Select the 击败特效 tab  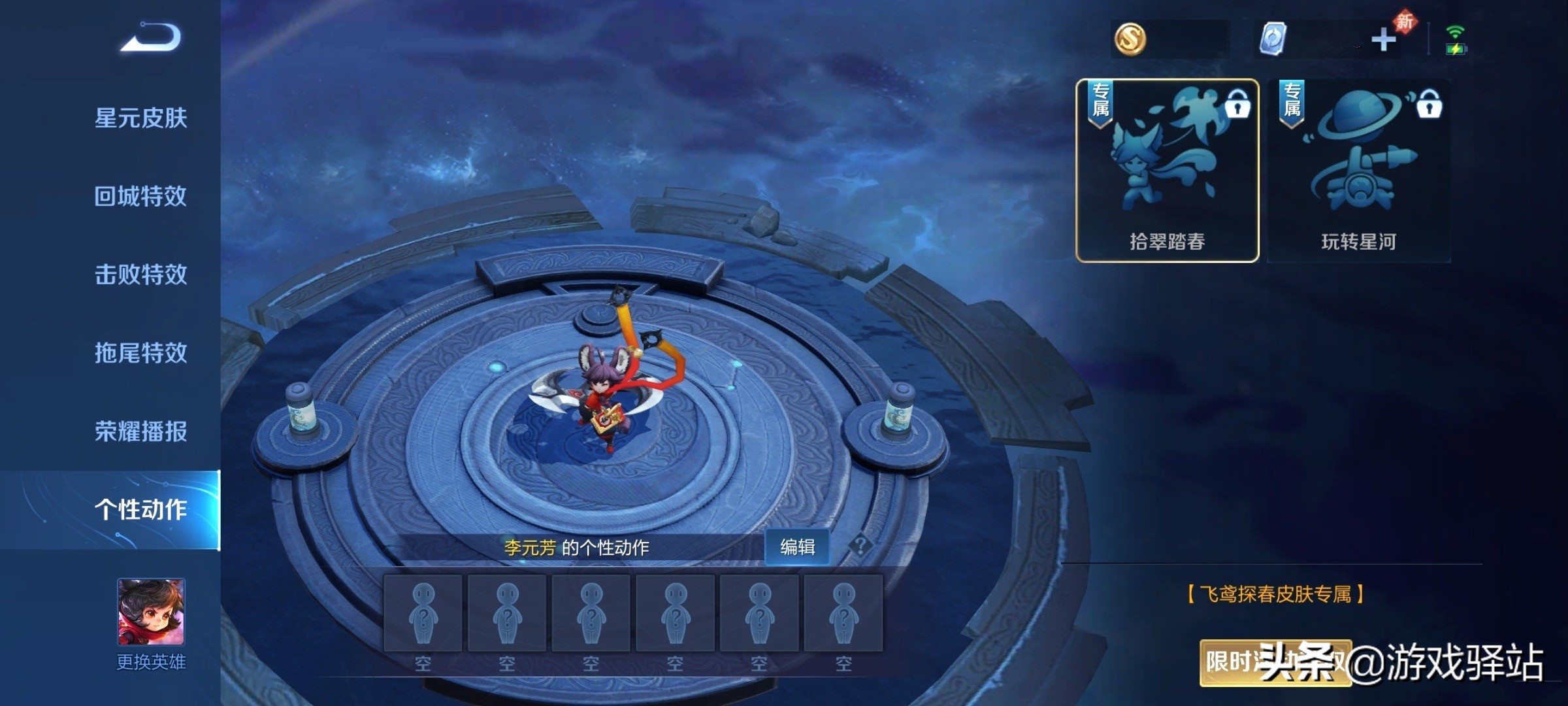[x=140, y=275]
